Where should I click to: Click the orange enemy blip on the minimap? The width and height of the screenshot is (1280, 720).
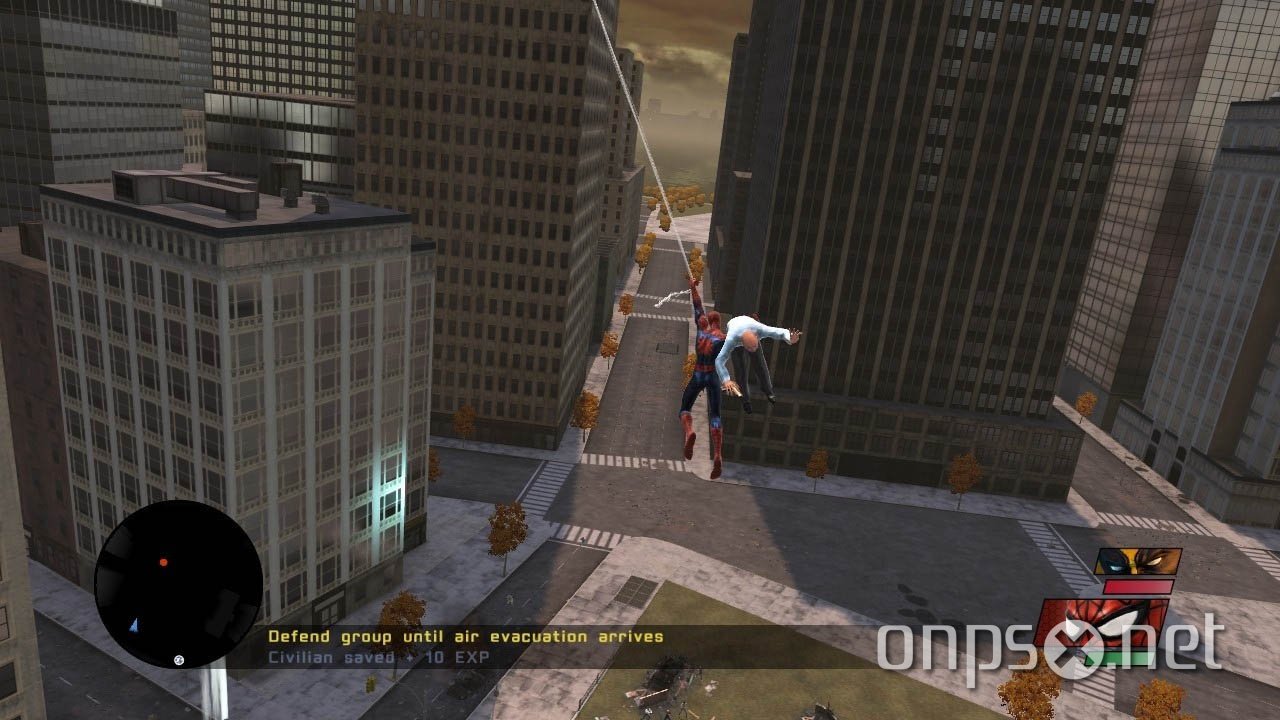tap(162, 562)
